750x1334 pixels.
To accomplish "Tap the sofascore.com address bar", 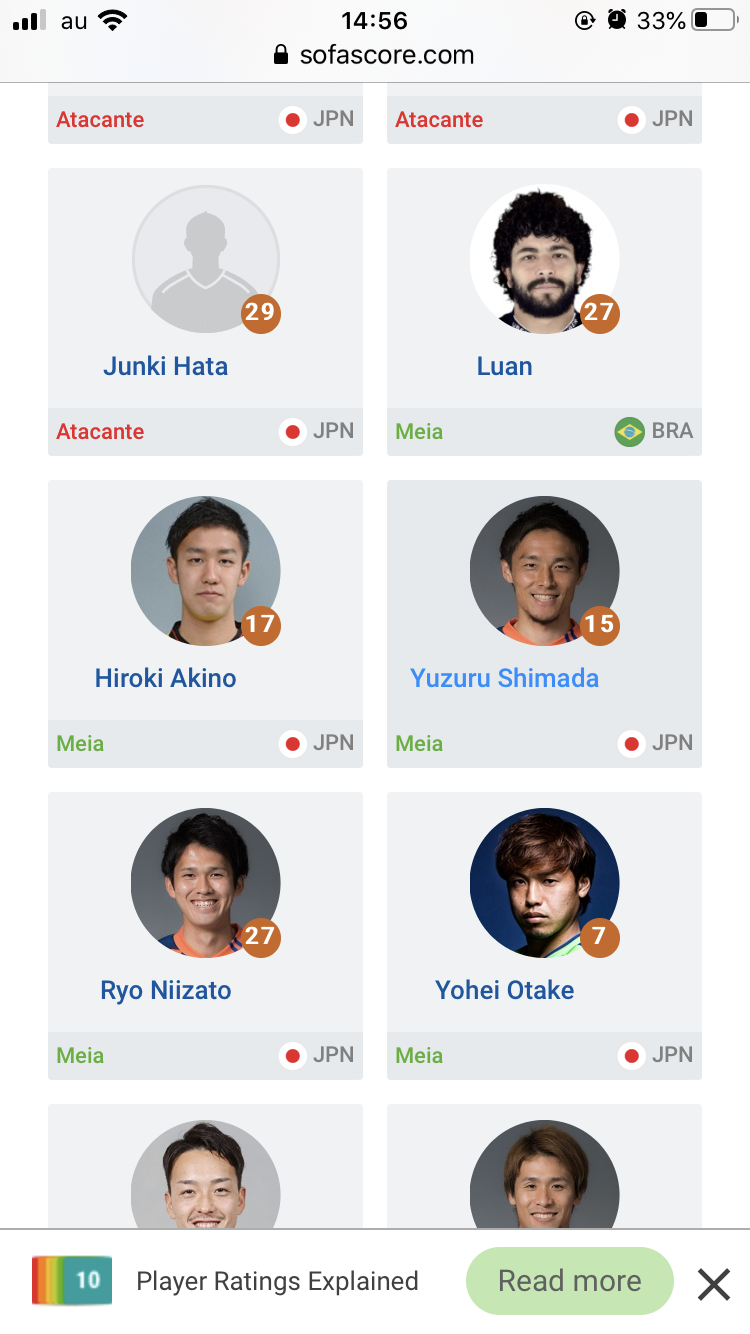I will pyautogui.click(x=375, y=55).
